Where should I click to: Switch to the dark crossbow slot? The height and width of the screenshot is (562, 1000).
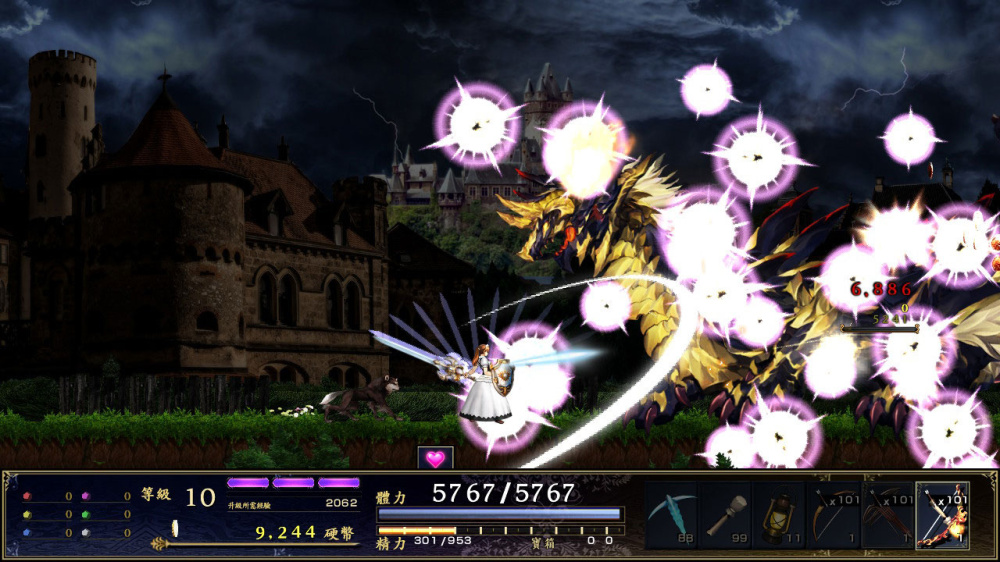tap(887, 515)
